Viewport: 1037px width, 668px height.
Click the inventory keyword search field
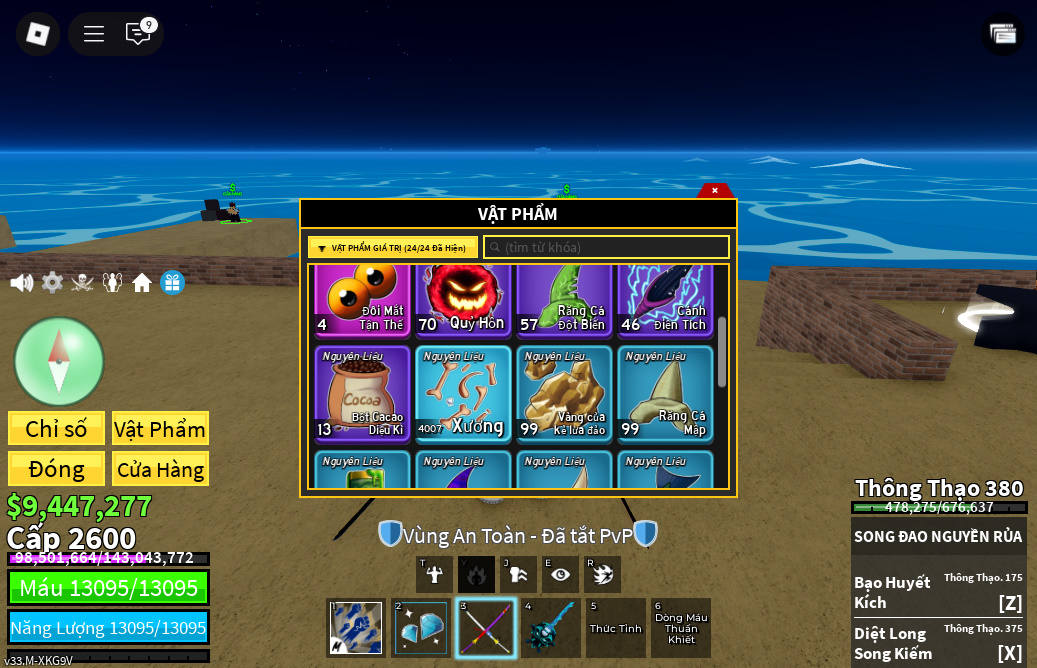(x=606, y=247)
